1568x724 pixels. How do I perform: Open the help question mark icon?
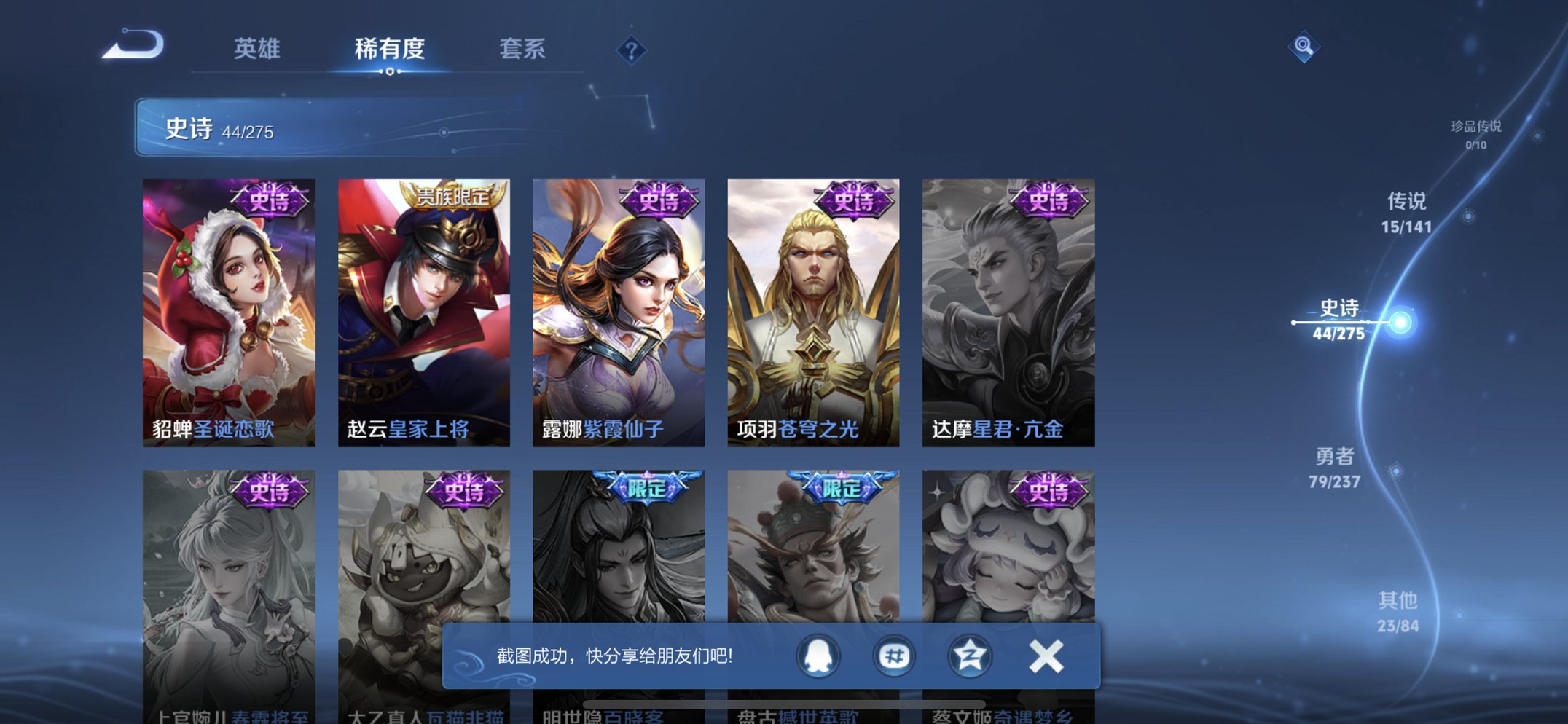pyautogui.click(x=633, y=50)
